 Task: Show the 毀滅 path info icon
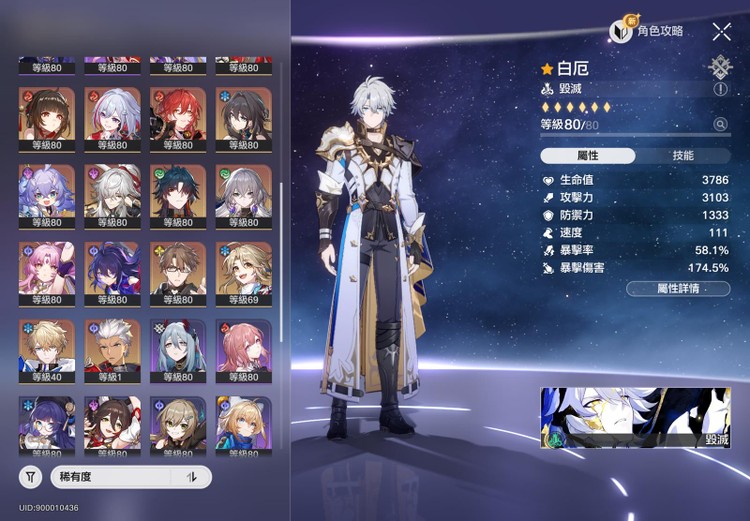721,89
